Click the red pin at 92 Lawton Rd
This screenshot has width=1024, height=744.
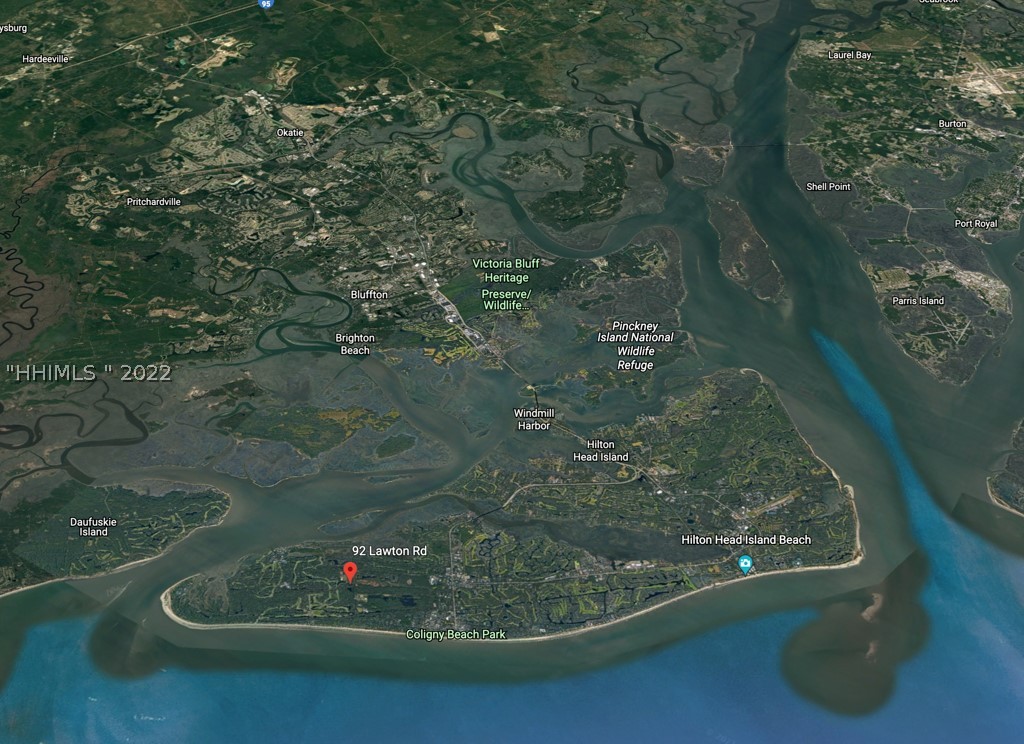pyautogui.click(x=350, y=572)
